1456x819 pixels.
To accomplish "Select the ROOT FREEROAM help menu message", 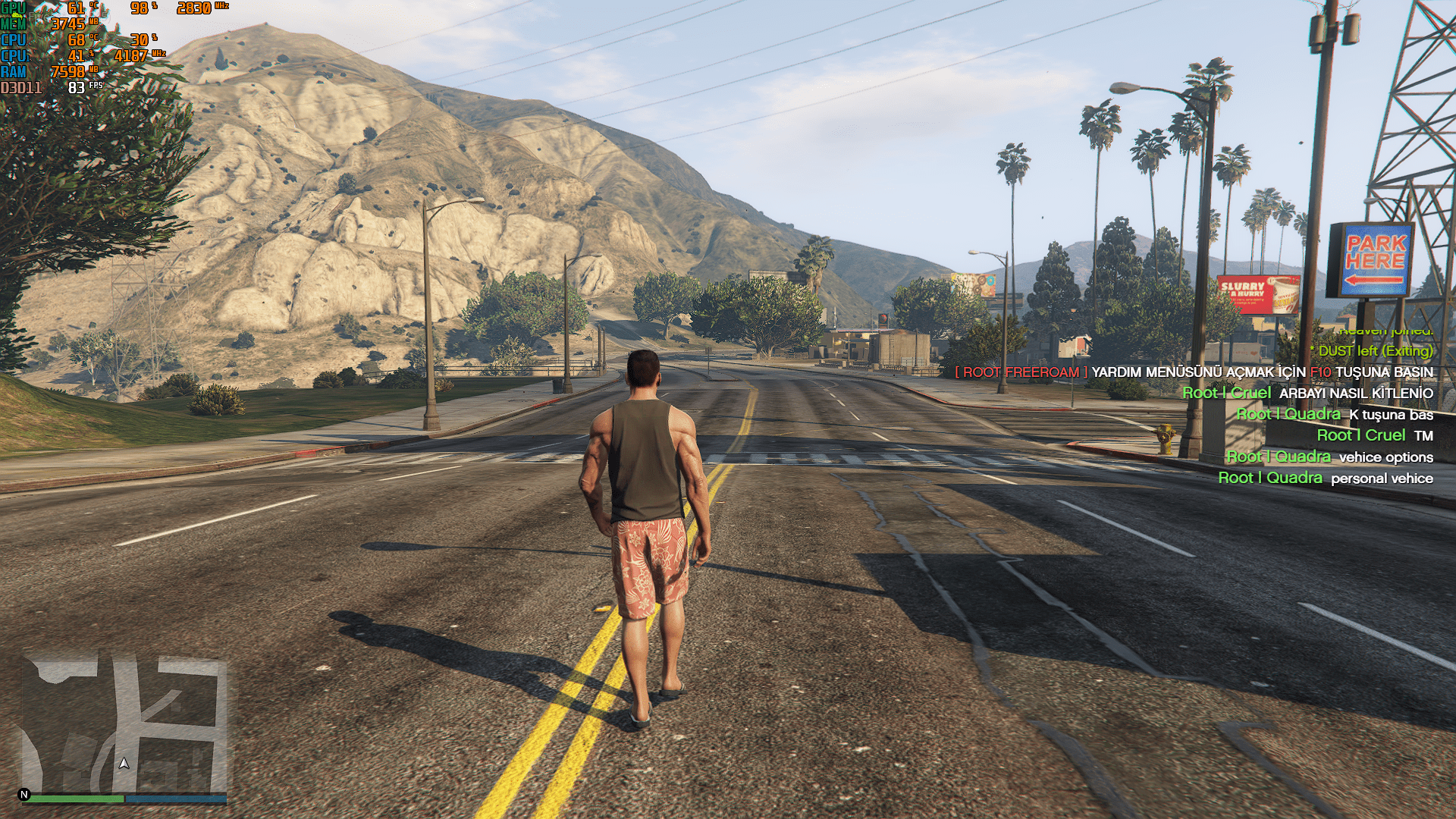I will coord(1194,372).
